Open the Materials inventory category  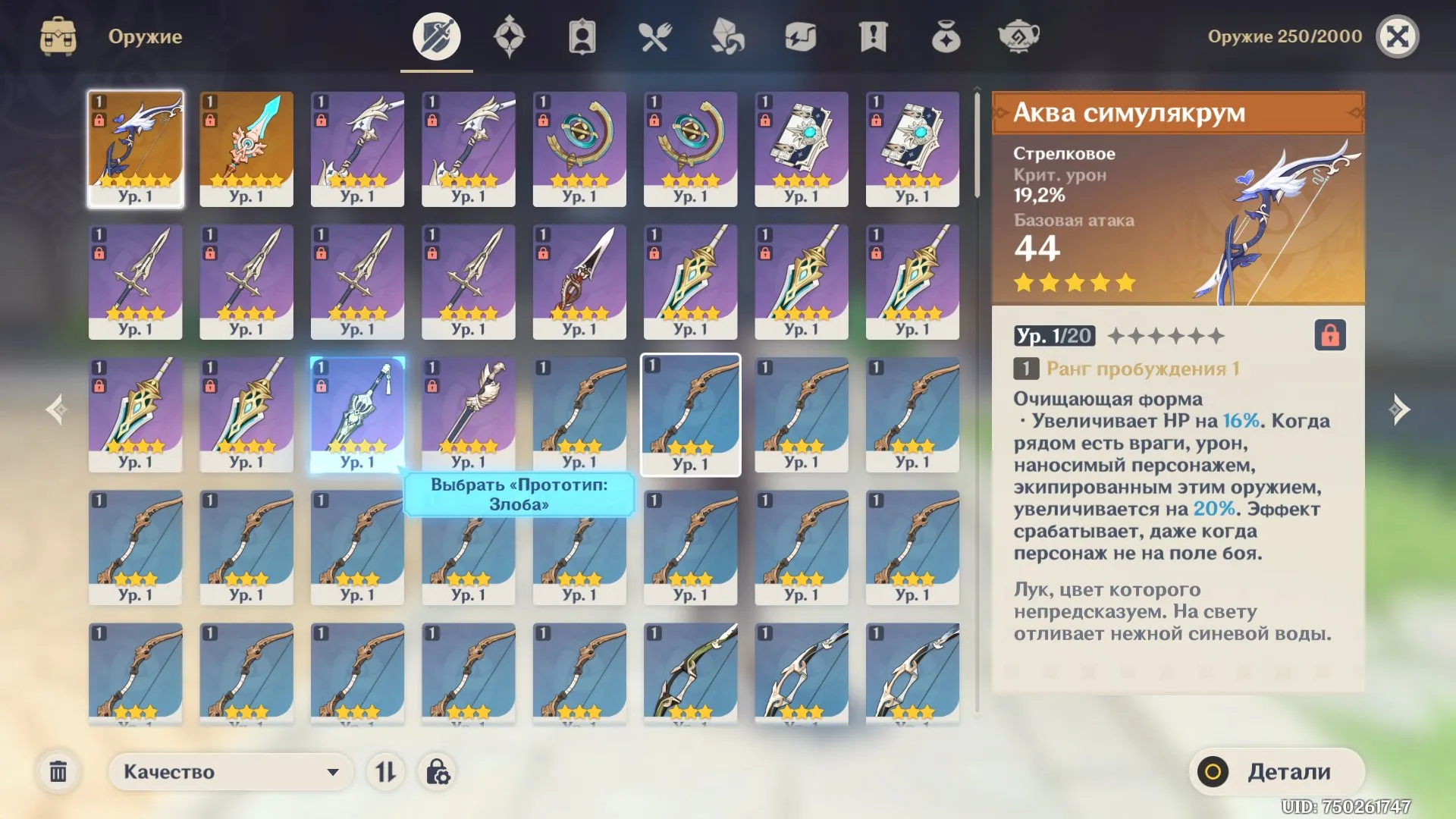pyautogui.click(x=726, y=36)
